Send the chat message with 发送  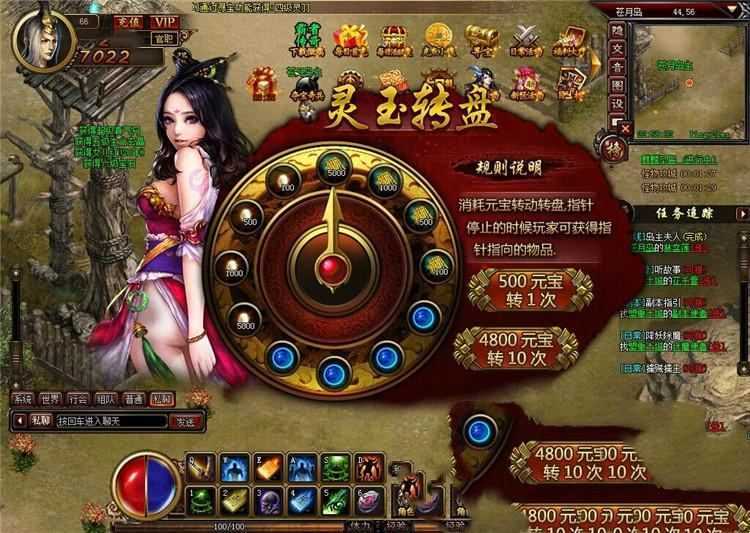(x=186, y=422)
